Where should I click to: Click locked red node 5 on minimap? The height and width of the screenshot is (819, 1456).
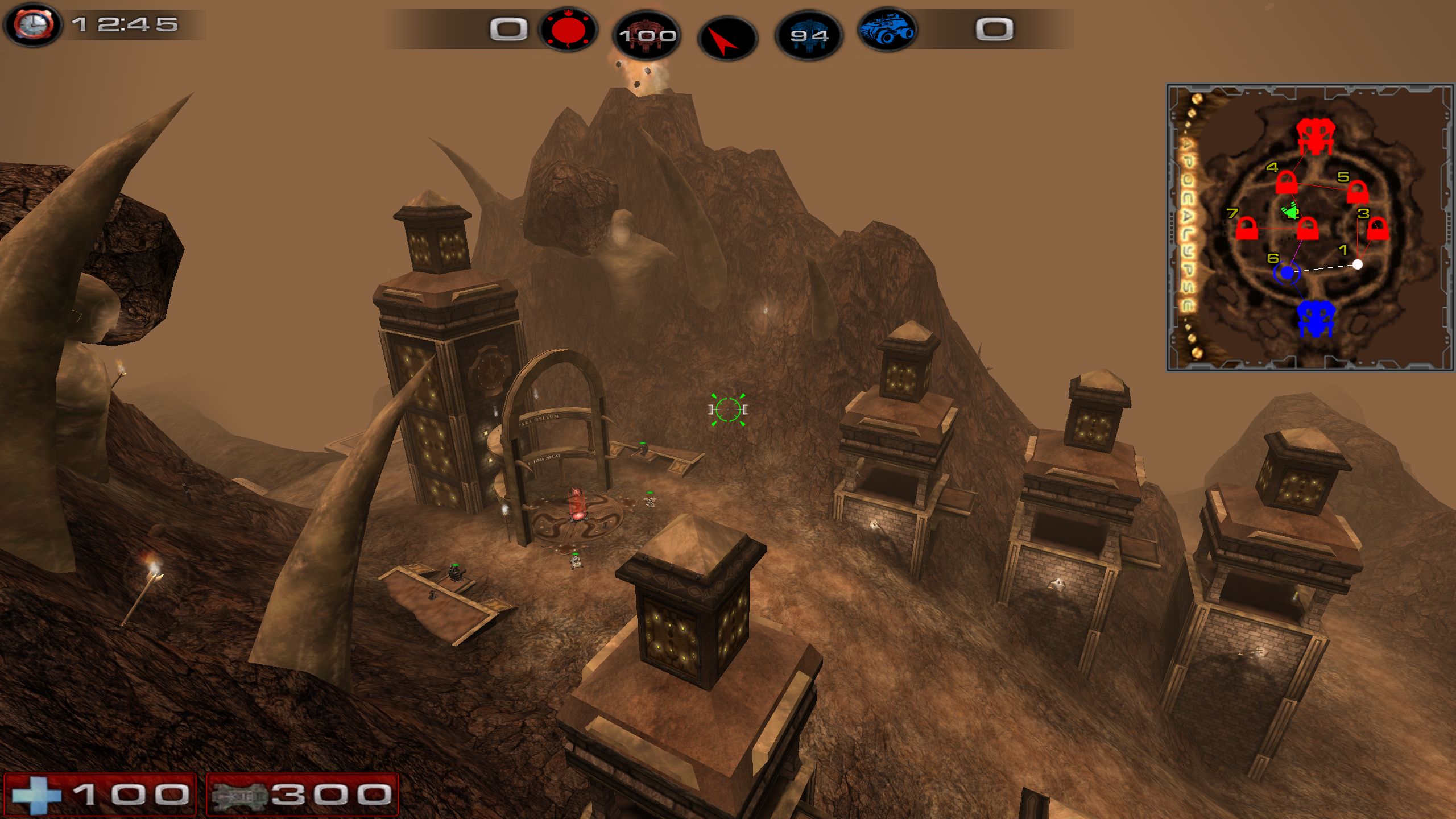[1357, 192]
